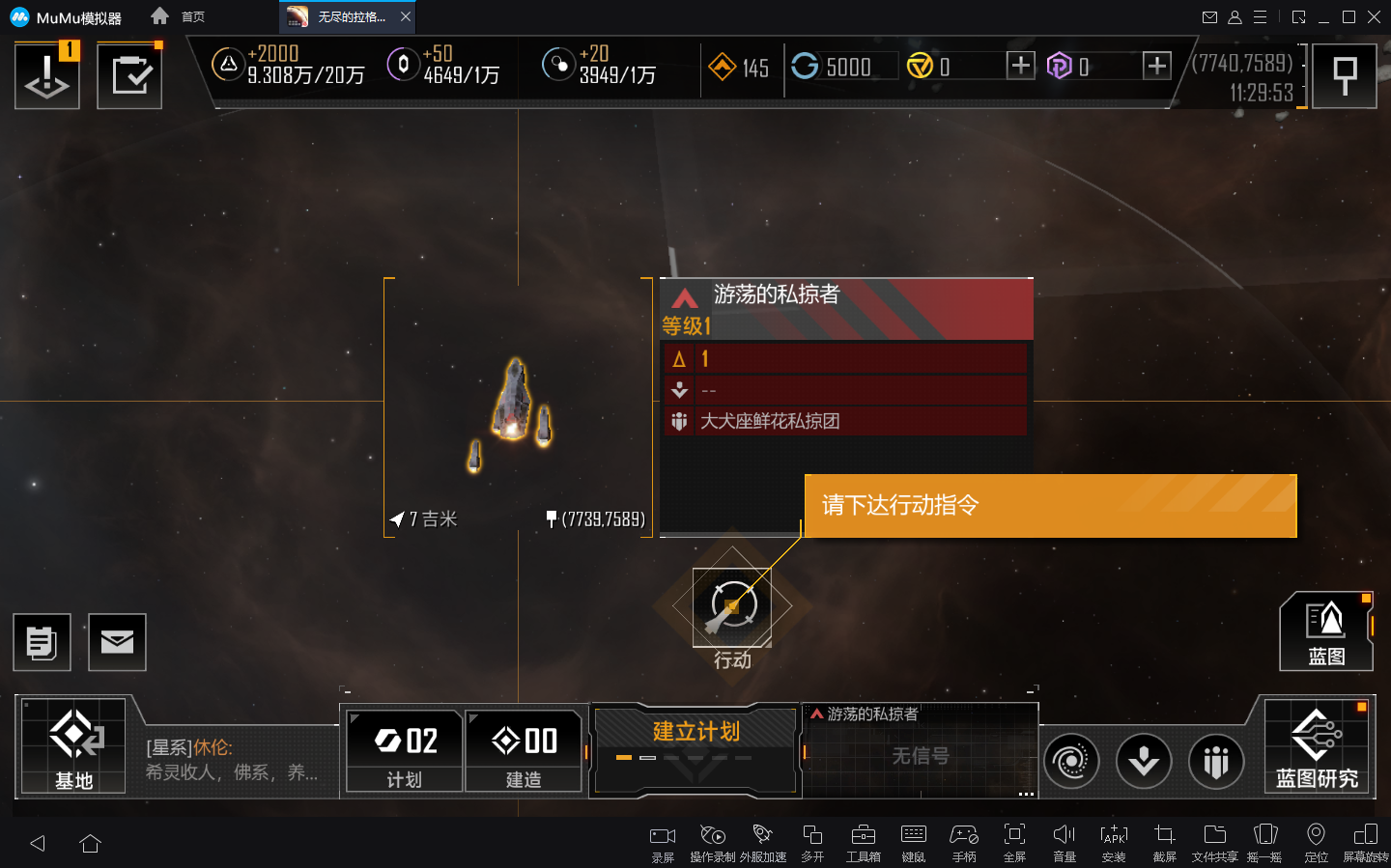Activate the spiral galaxy round button

pyautogui.click(x=1071, y=761)
